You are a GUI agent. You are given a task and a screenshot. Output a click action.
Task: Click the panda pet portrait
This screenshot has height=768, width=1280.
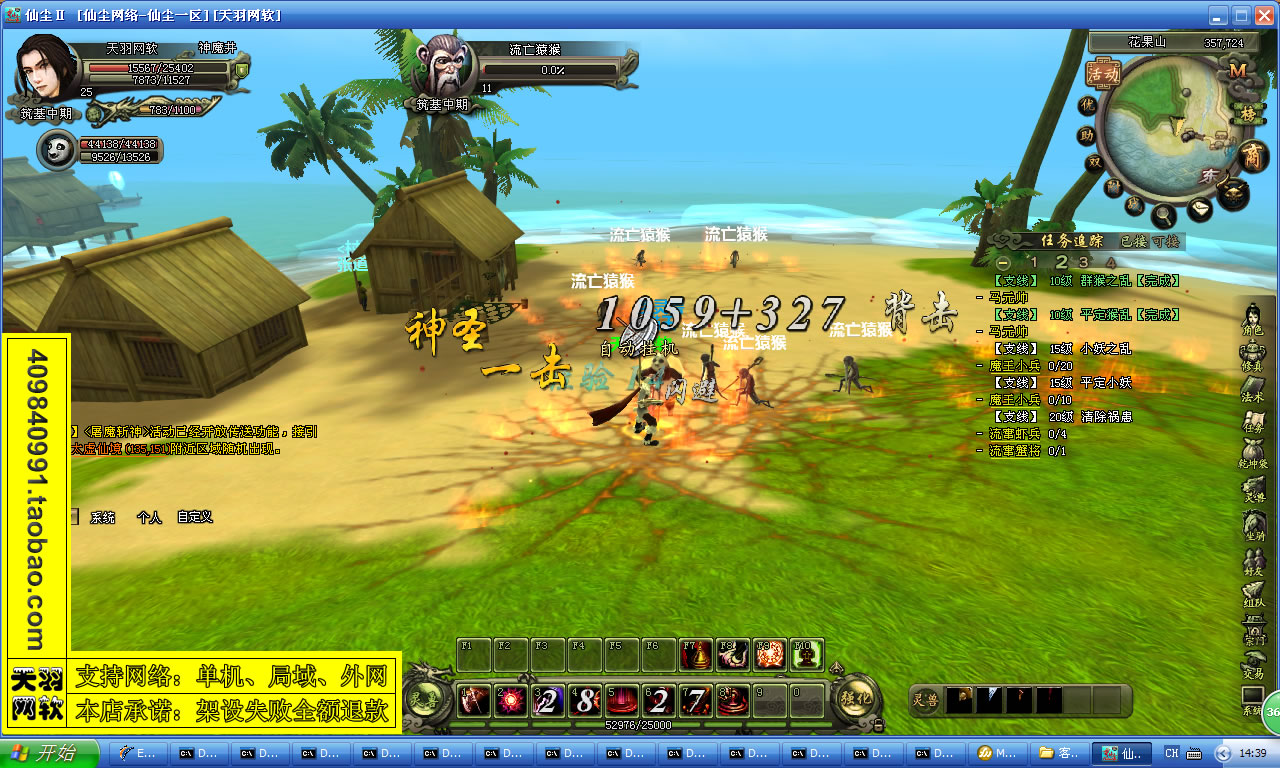point(57,149)
